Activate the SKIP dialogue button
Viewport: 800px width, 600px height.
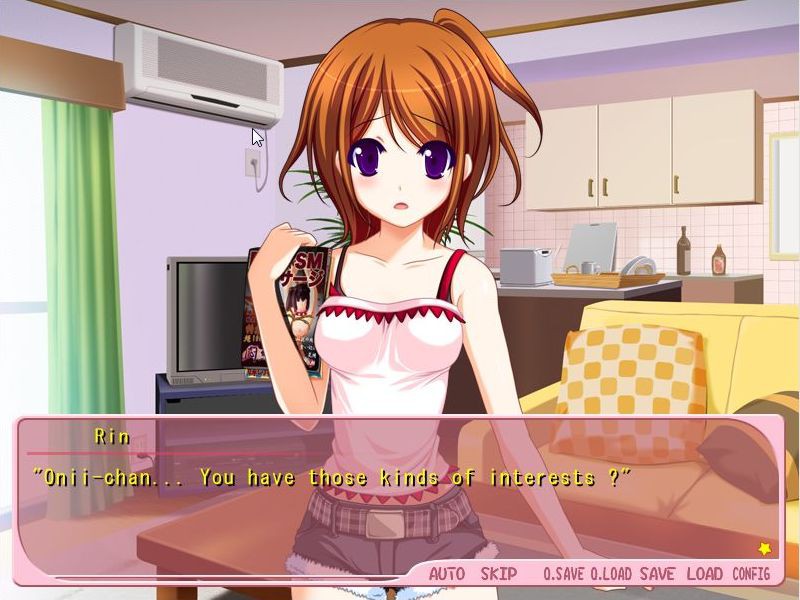(x=499, y=574)
